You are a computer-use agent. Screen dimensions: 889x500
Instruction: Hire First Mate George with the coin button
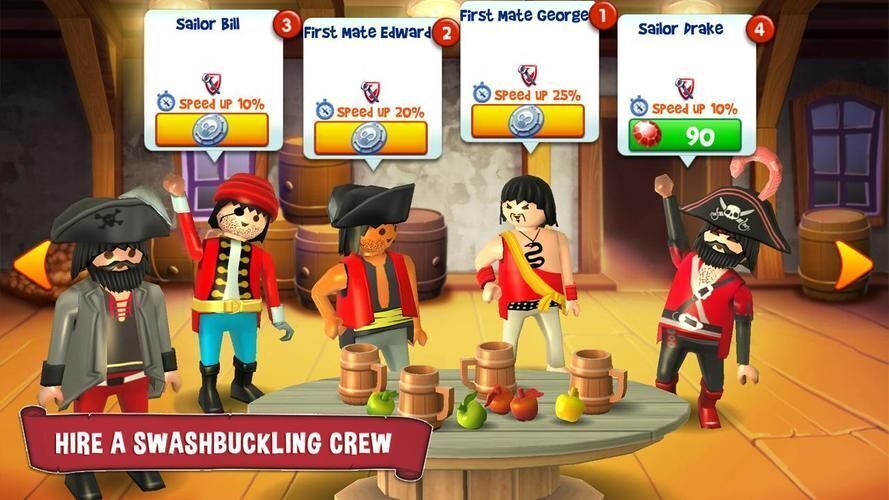(527, 120)
